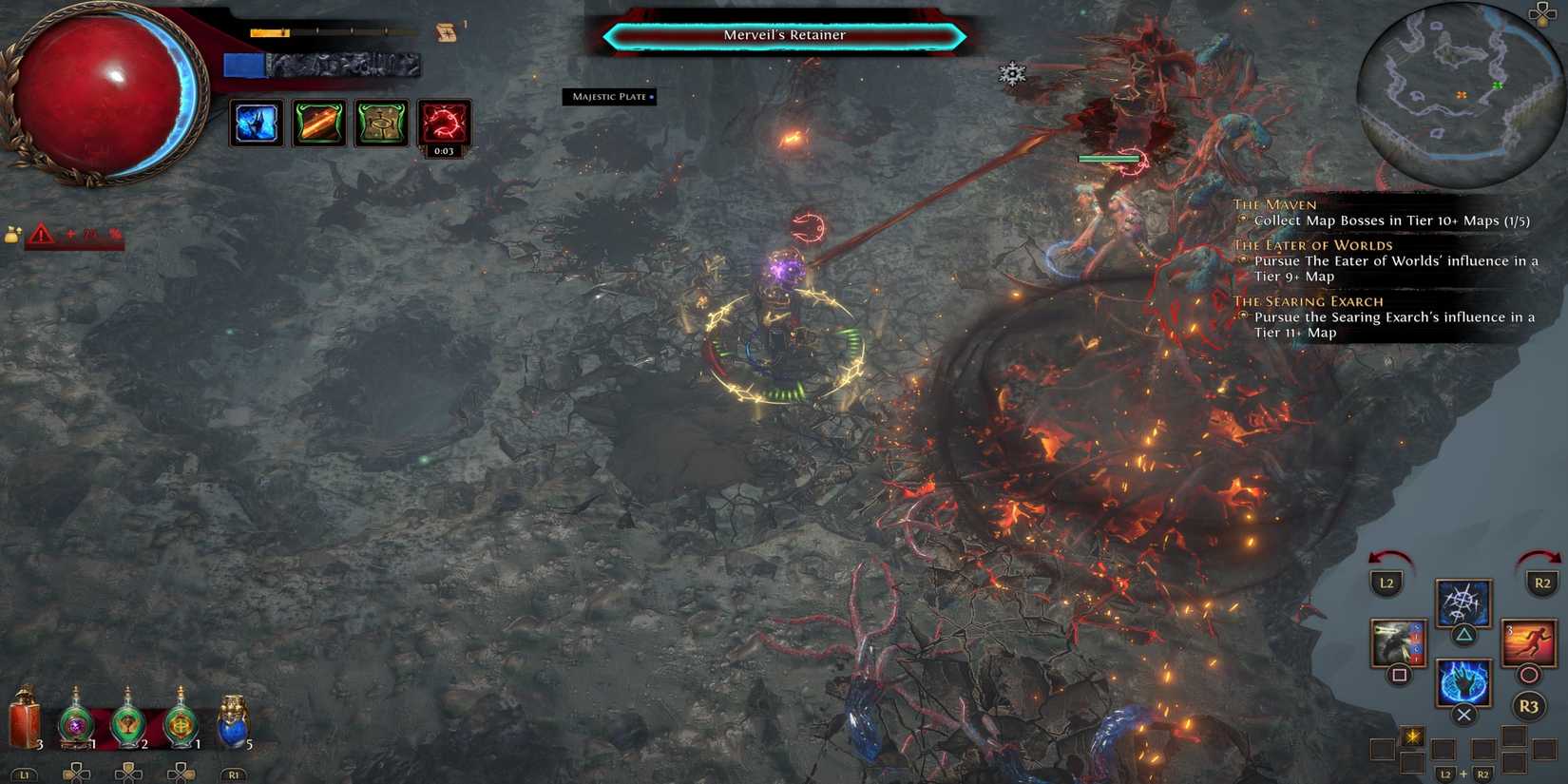This screenshot has width=1568, height=784.
Task: Toggle the snowflake chill status icon near the boss
Action: tap(1011, 73)
